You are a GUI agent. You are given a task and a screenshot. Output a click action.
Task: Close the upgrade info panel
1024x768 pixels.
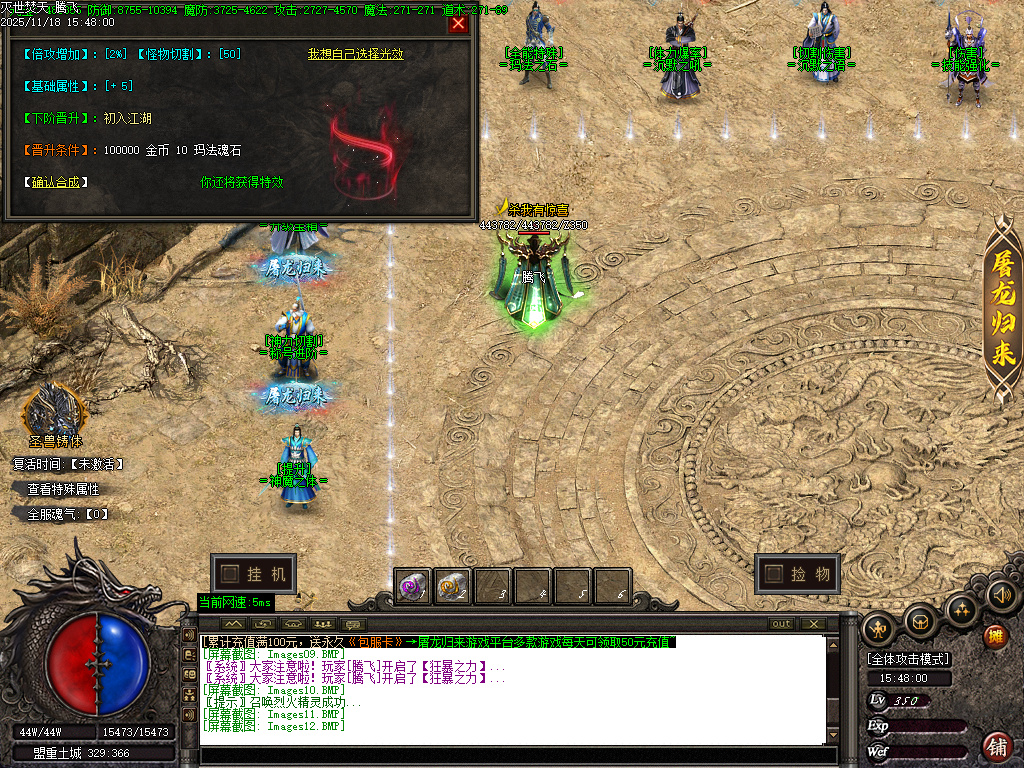point(458,24)
